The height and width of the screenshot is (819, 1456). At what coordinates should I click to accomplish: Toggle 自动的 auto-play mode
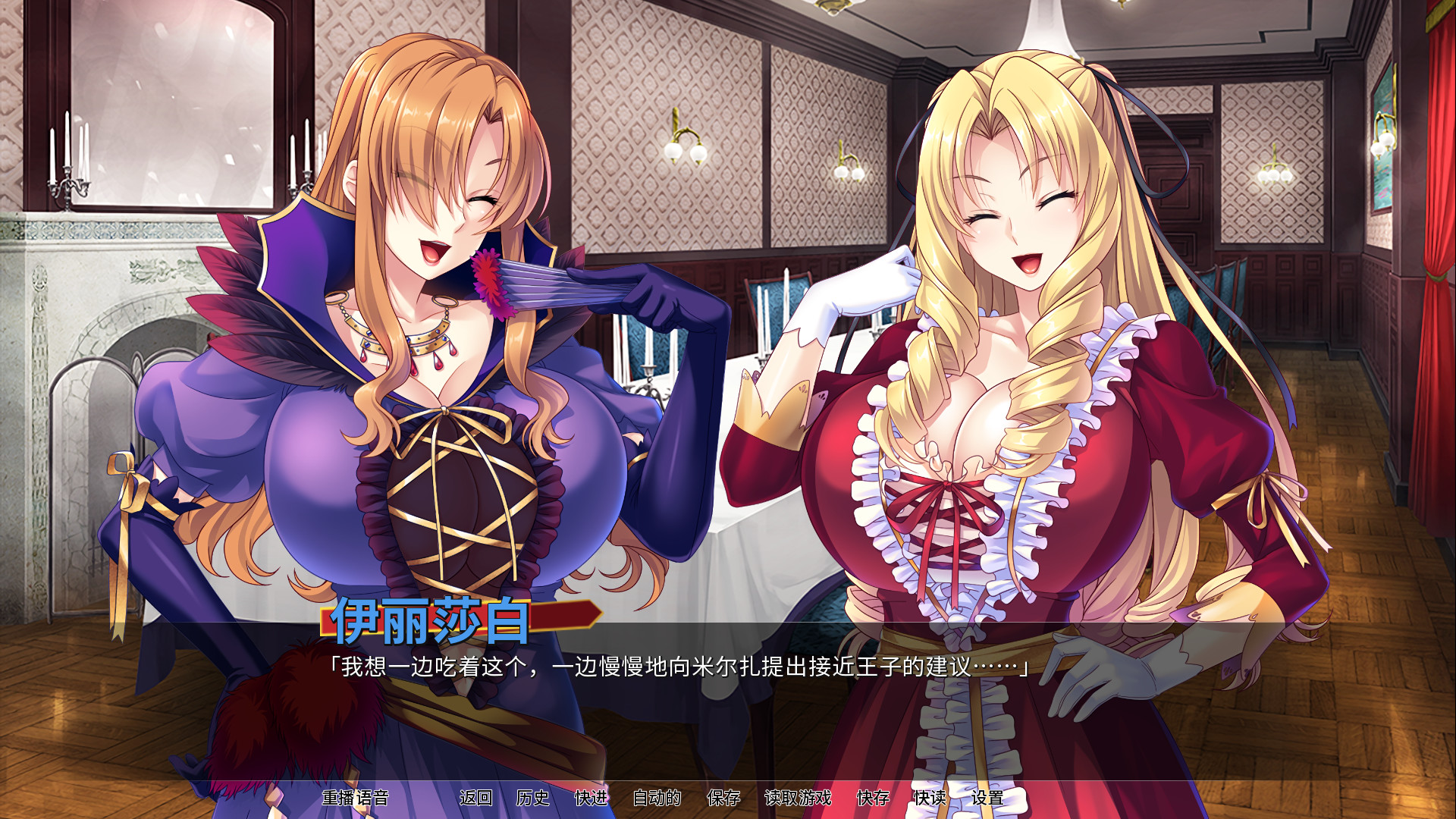pyautogui.click(x=657, y=798)
